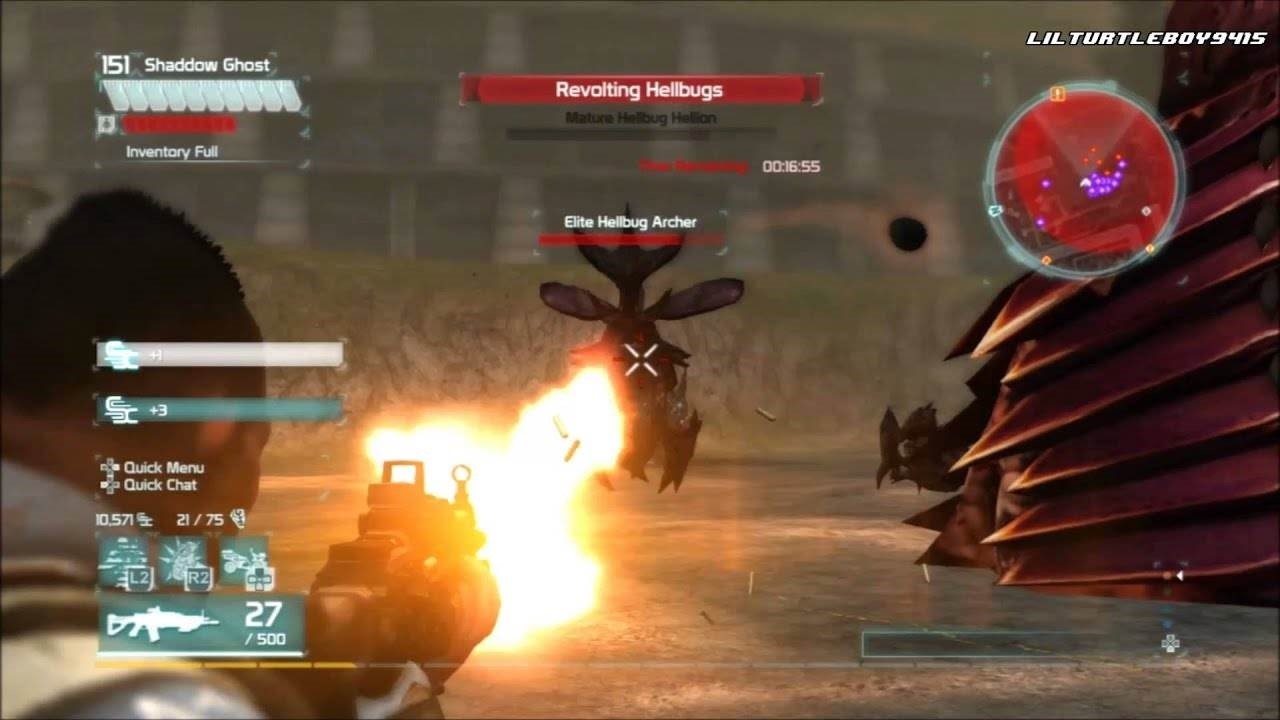Click the vehicle summon icon beside the D-pad

[x=244, y=558]
